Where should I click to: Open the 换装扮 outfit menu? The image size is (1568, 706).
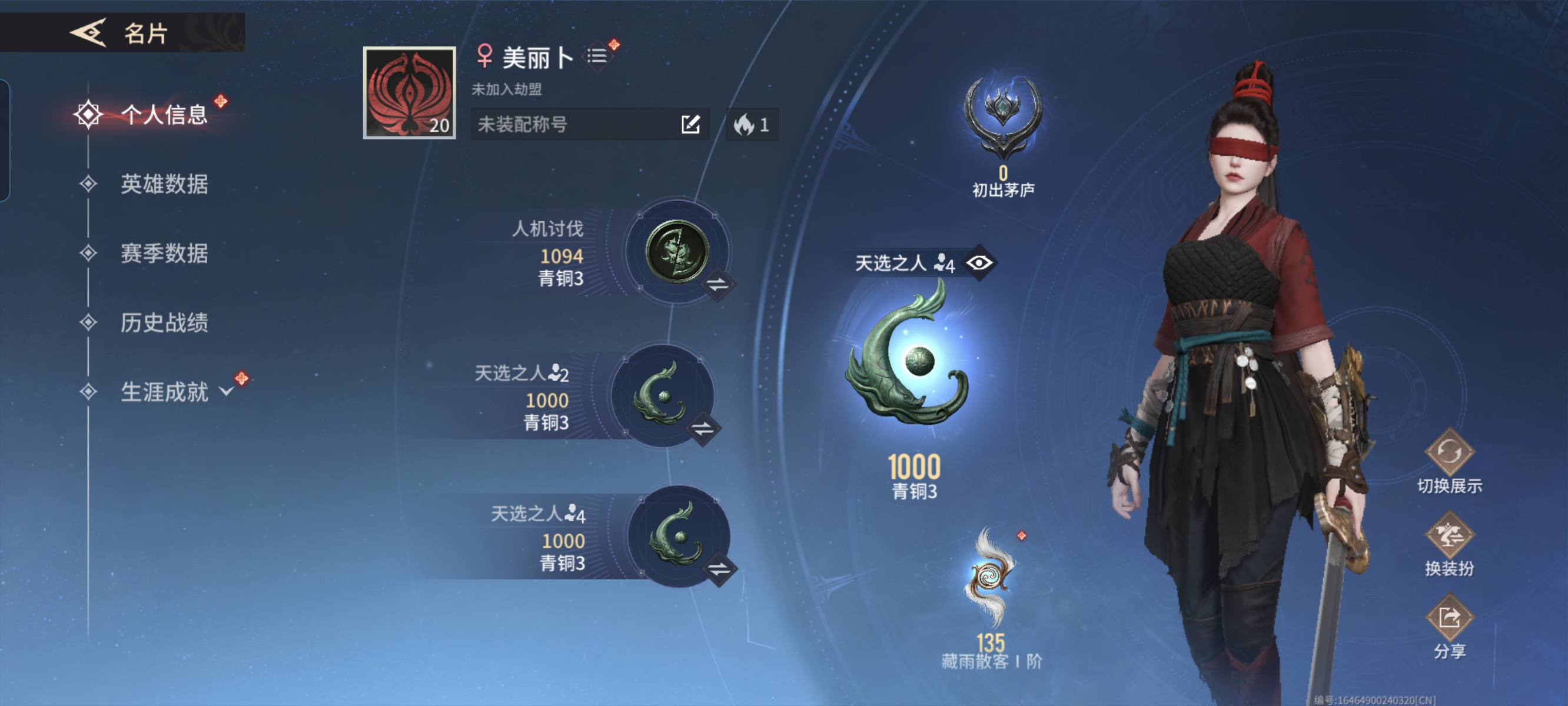pyautogui.click(x=1449, y=535)
